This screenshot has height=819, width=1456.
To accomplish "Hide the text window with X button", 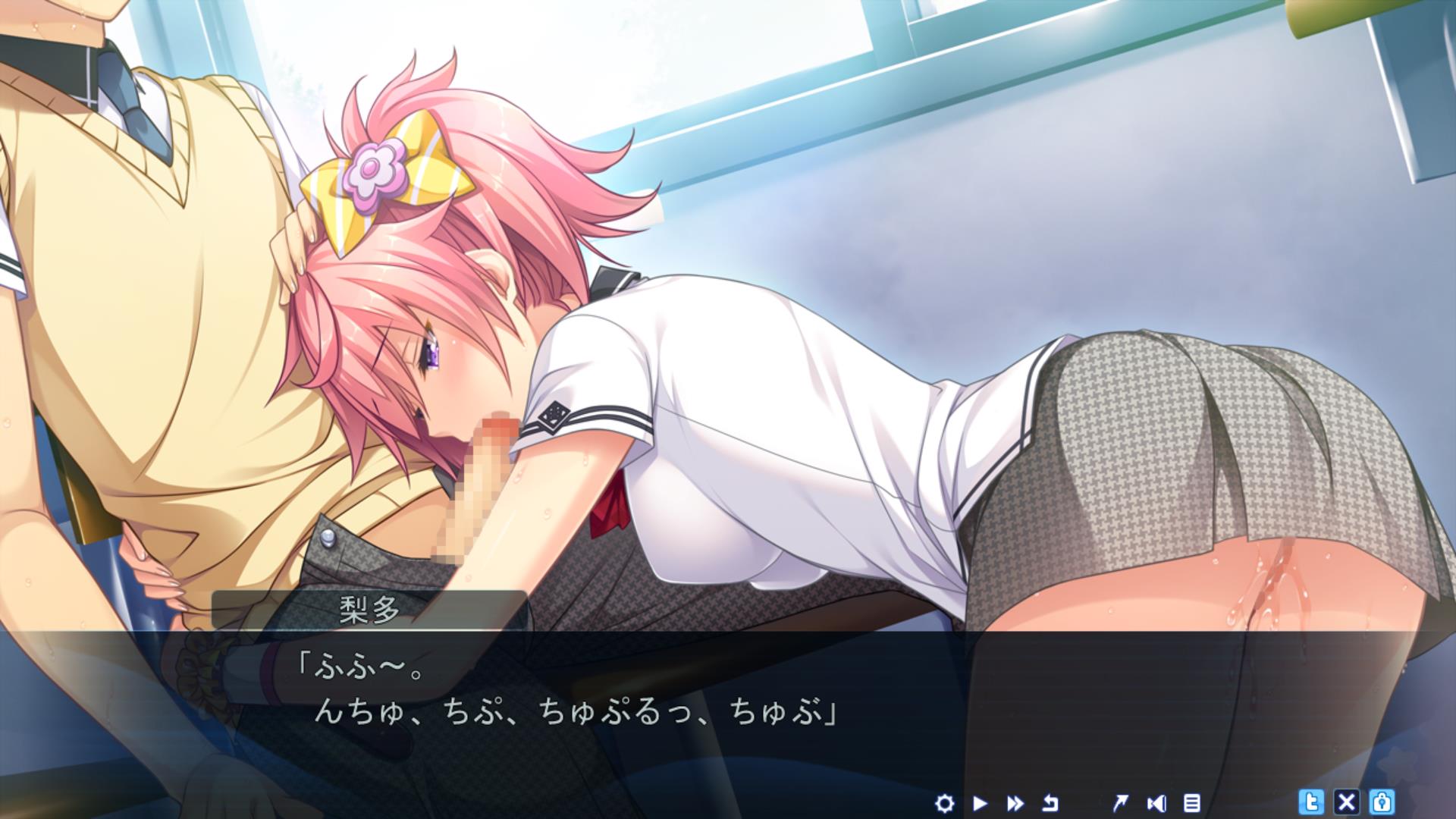I will [x=1347, y=802].
